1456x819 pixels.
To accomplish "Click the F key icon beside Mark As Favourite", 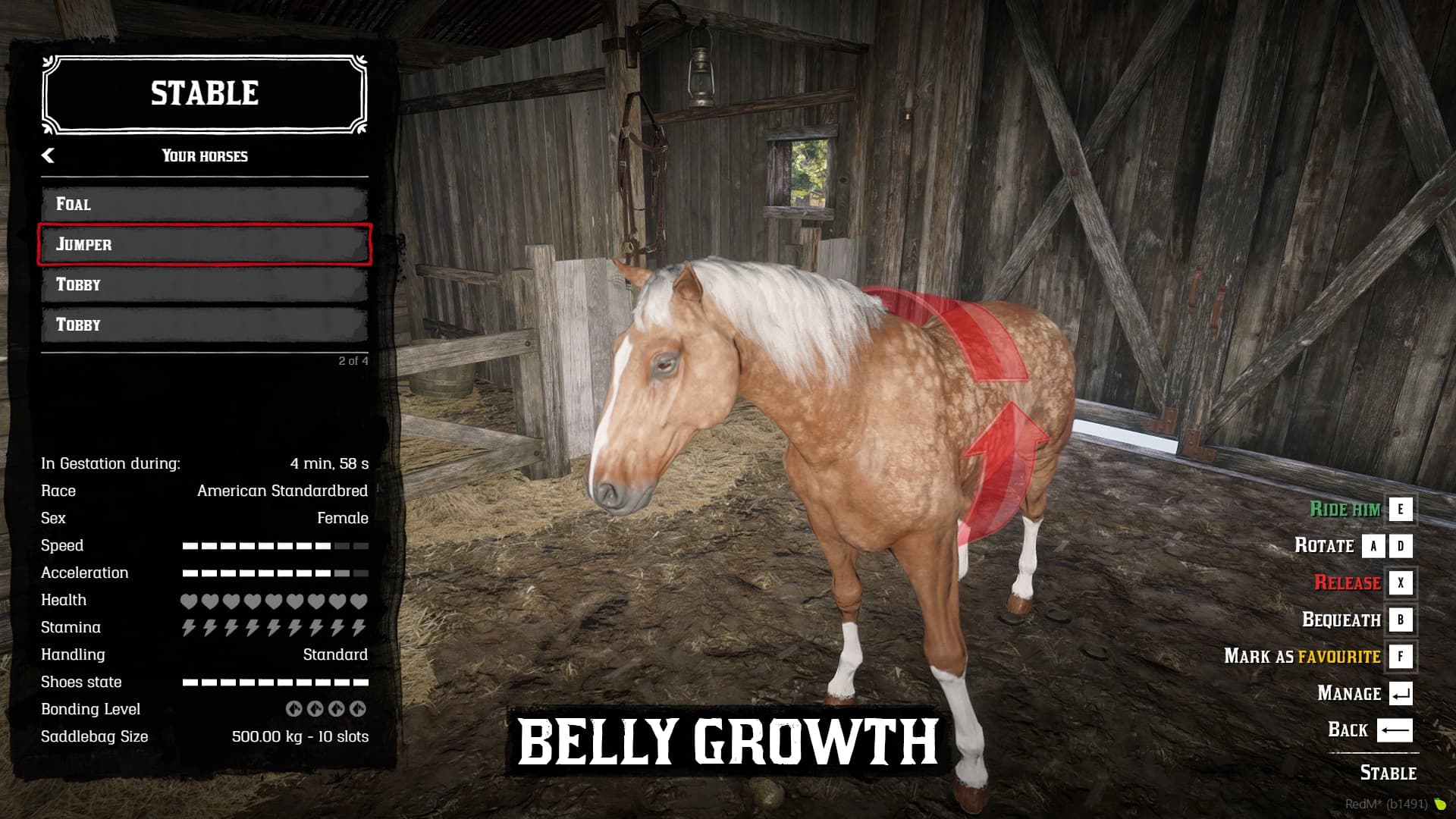I will pyautogui.click(x=1401, y=657).
